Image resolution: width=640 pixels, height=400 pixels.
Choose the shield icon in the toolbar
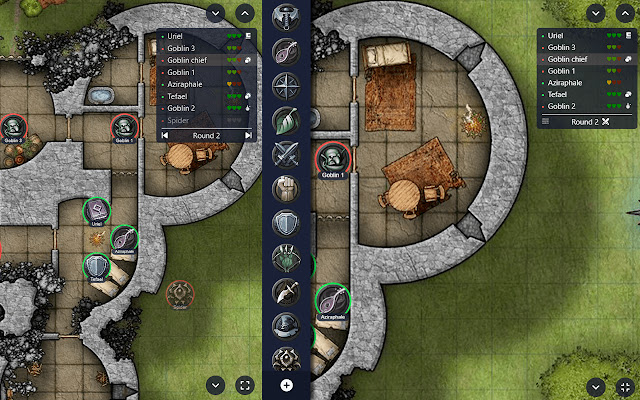(286, 222)
